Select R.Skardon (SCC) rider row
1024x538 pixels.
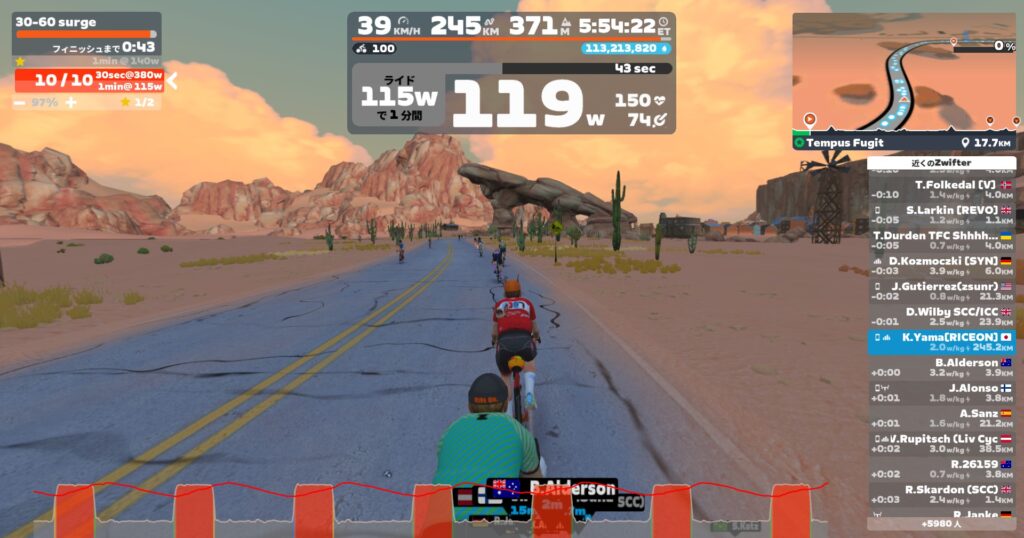pyautogui.click(x=941, y=493)
